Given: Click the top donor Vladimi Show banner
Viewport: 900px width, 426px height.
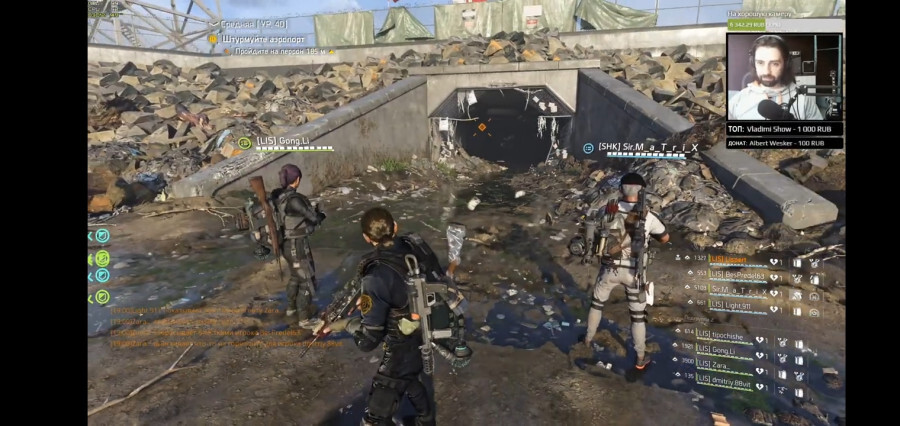Looking at the screenshot, I should 784,129.
